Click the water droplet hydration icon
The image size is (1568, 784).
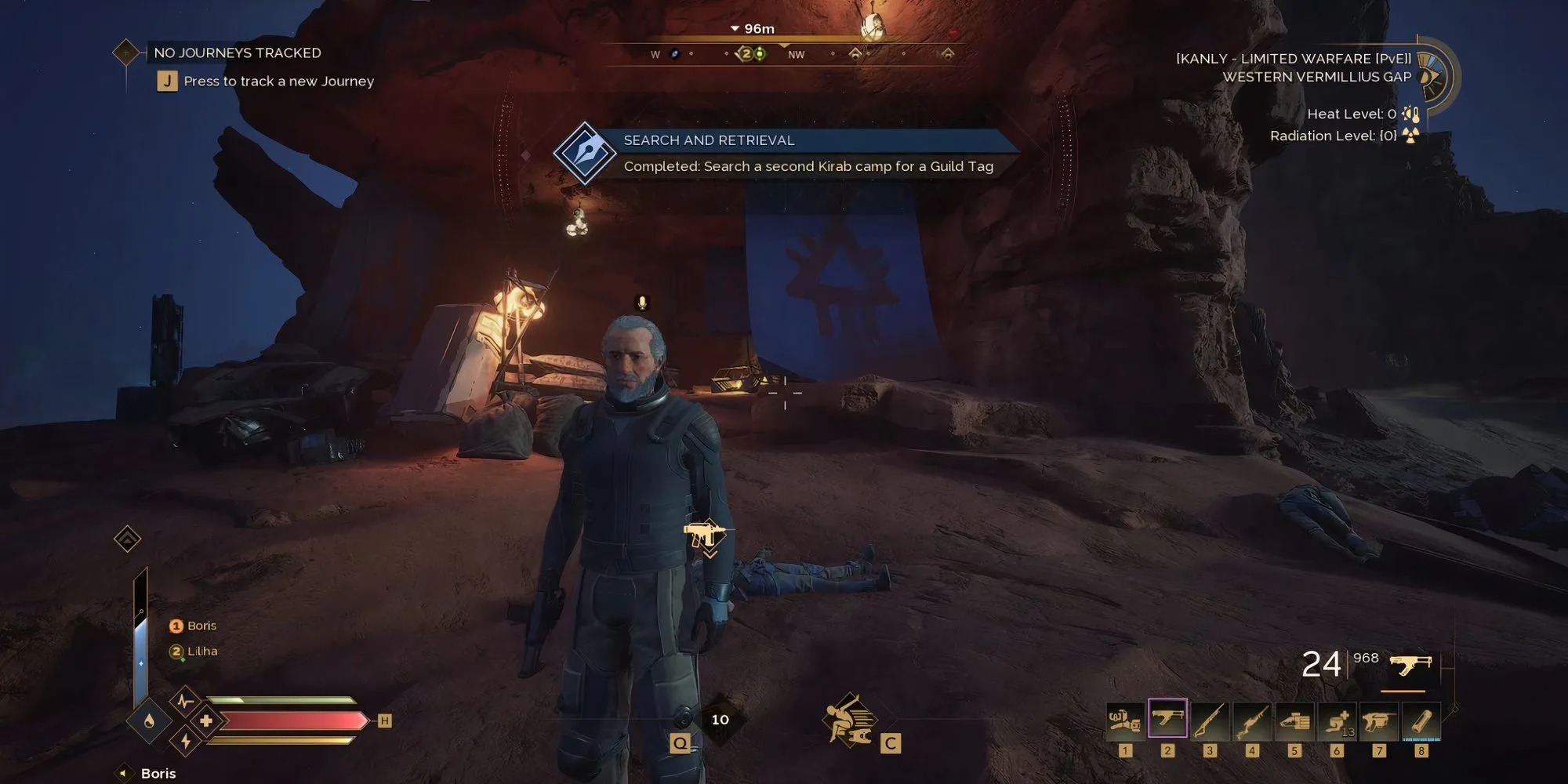tap(149, 721)
